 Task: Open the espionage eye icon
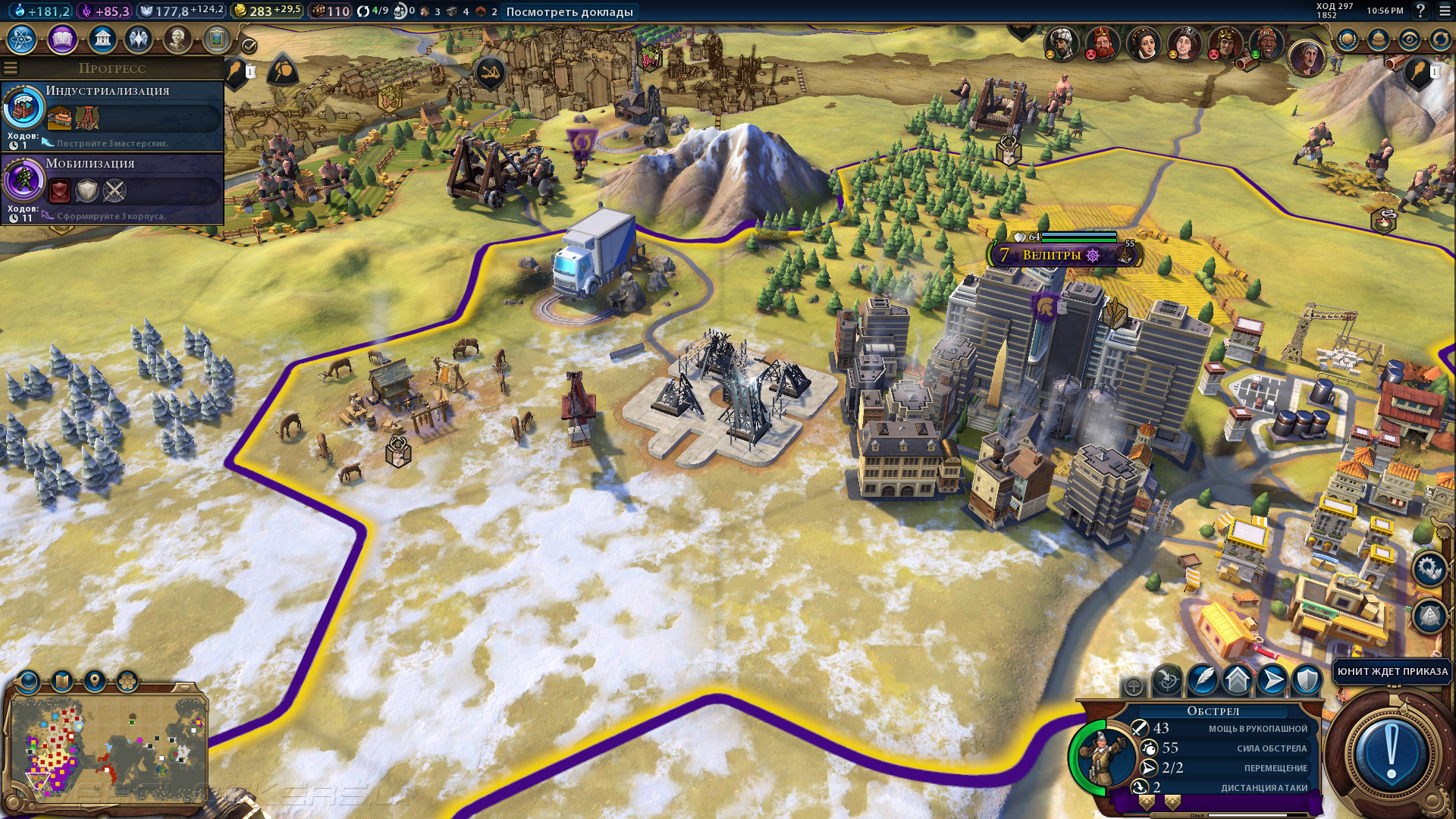(1409, 39)
